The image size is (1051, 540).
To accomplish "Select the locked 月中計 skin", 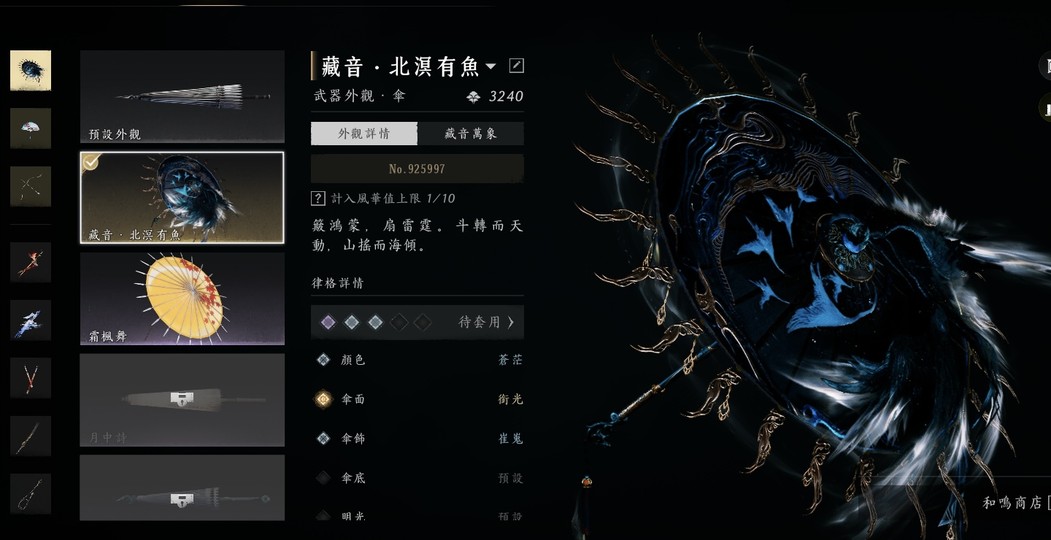I will (x=182, y=399).
